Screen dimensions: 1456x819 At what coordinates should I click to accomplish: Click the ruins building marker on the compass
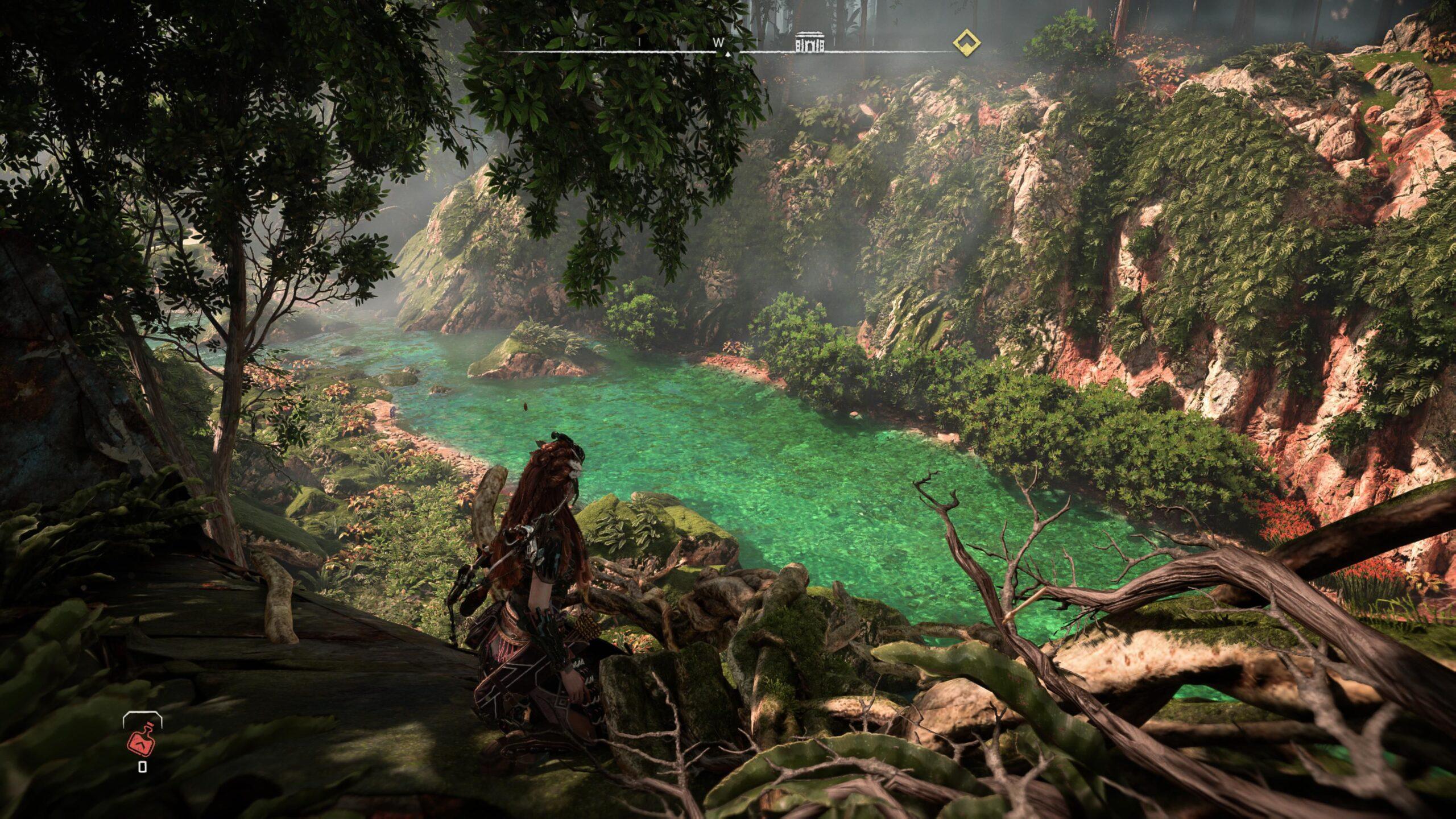(810, 42)
